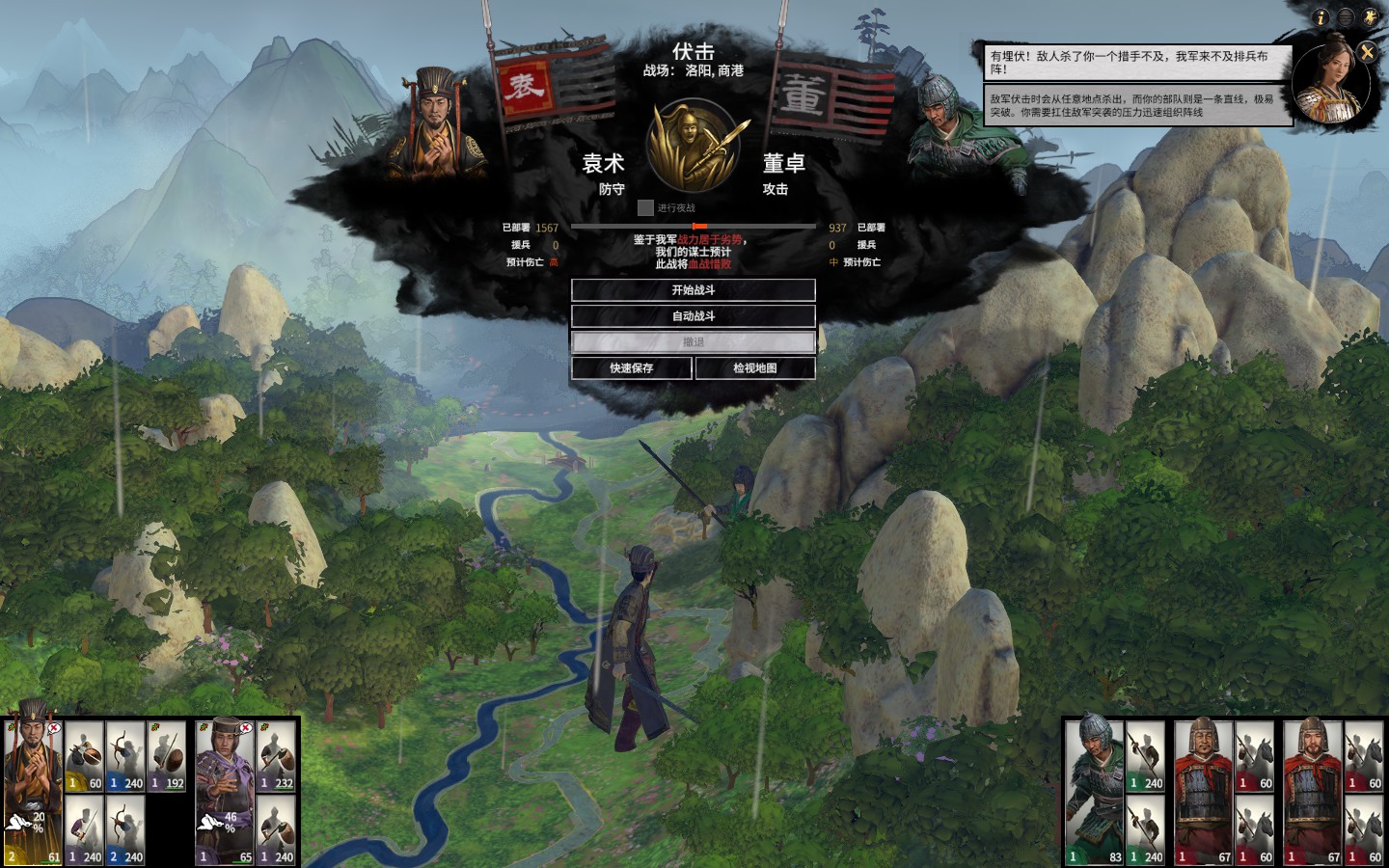Viewport: 1389px width, 868px height.
Task: Close the advisor tip with the X
Action: coord(1367,52)
